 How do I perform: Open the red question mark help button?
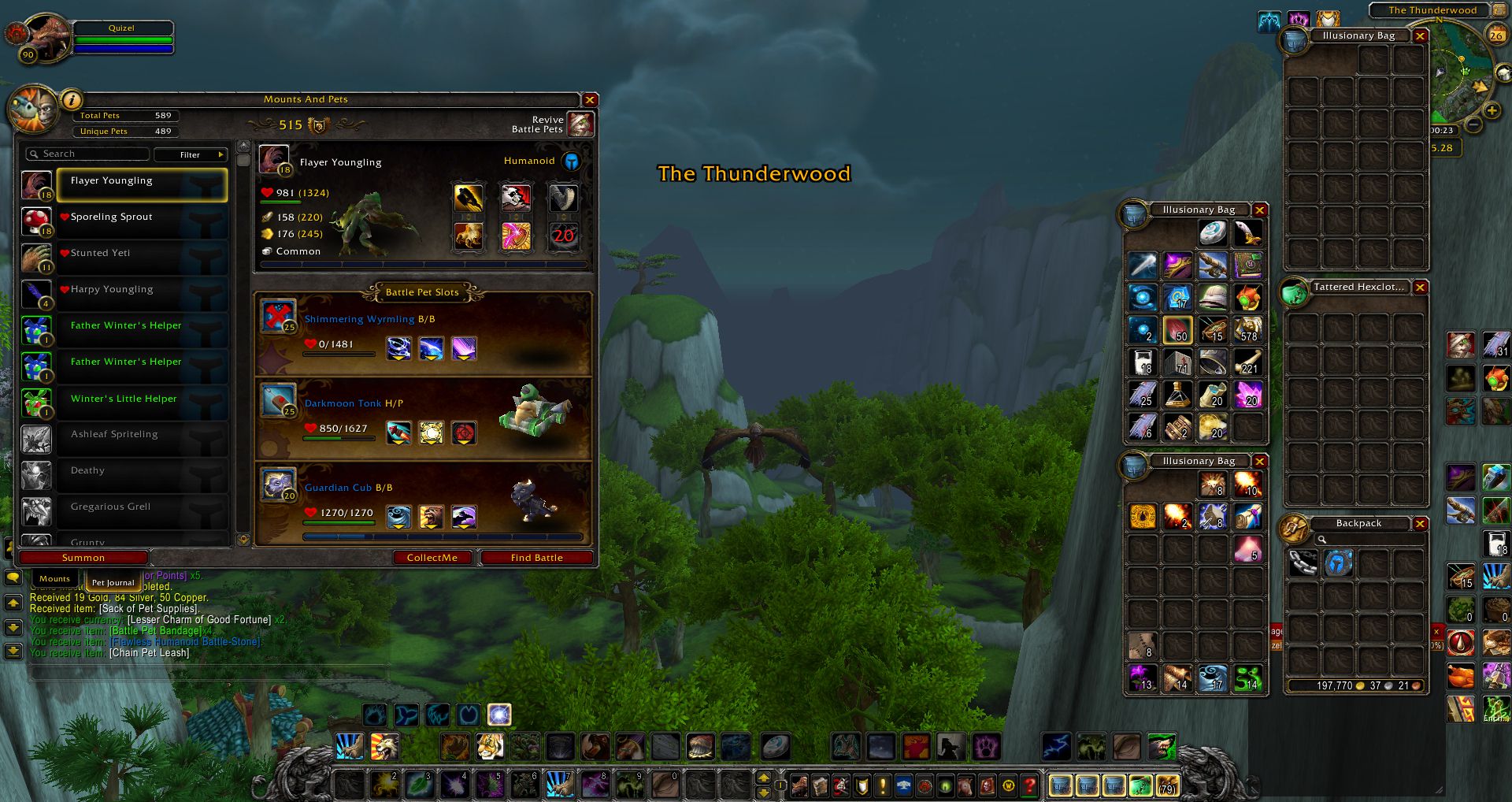coord(1029,785)
